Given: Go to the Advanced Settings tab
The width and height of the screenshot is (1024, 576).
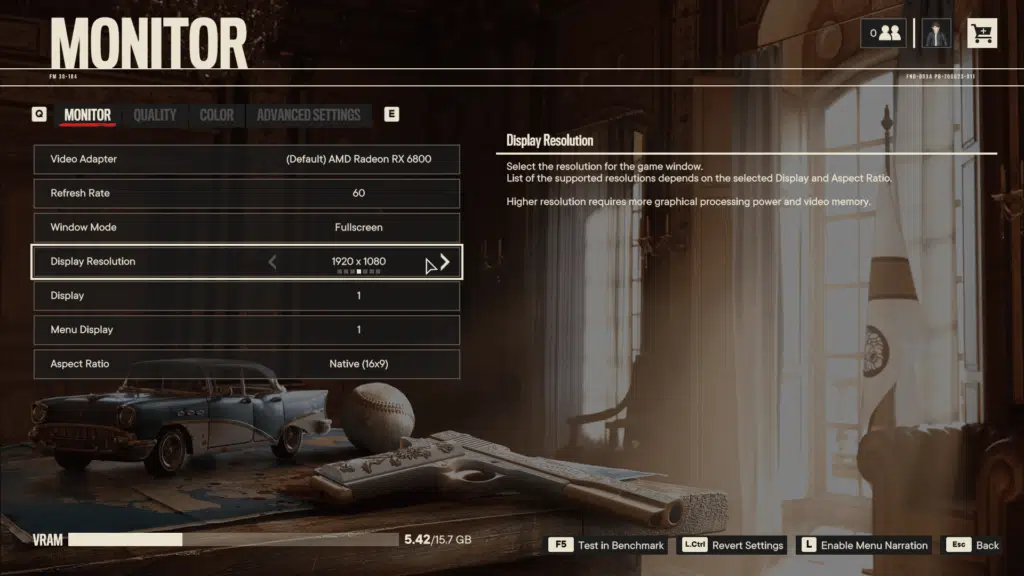Looking at the screenshot, I should (308, 115).
